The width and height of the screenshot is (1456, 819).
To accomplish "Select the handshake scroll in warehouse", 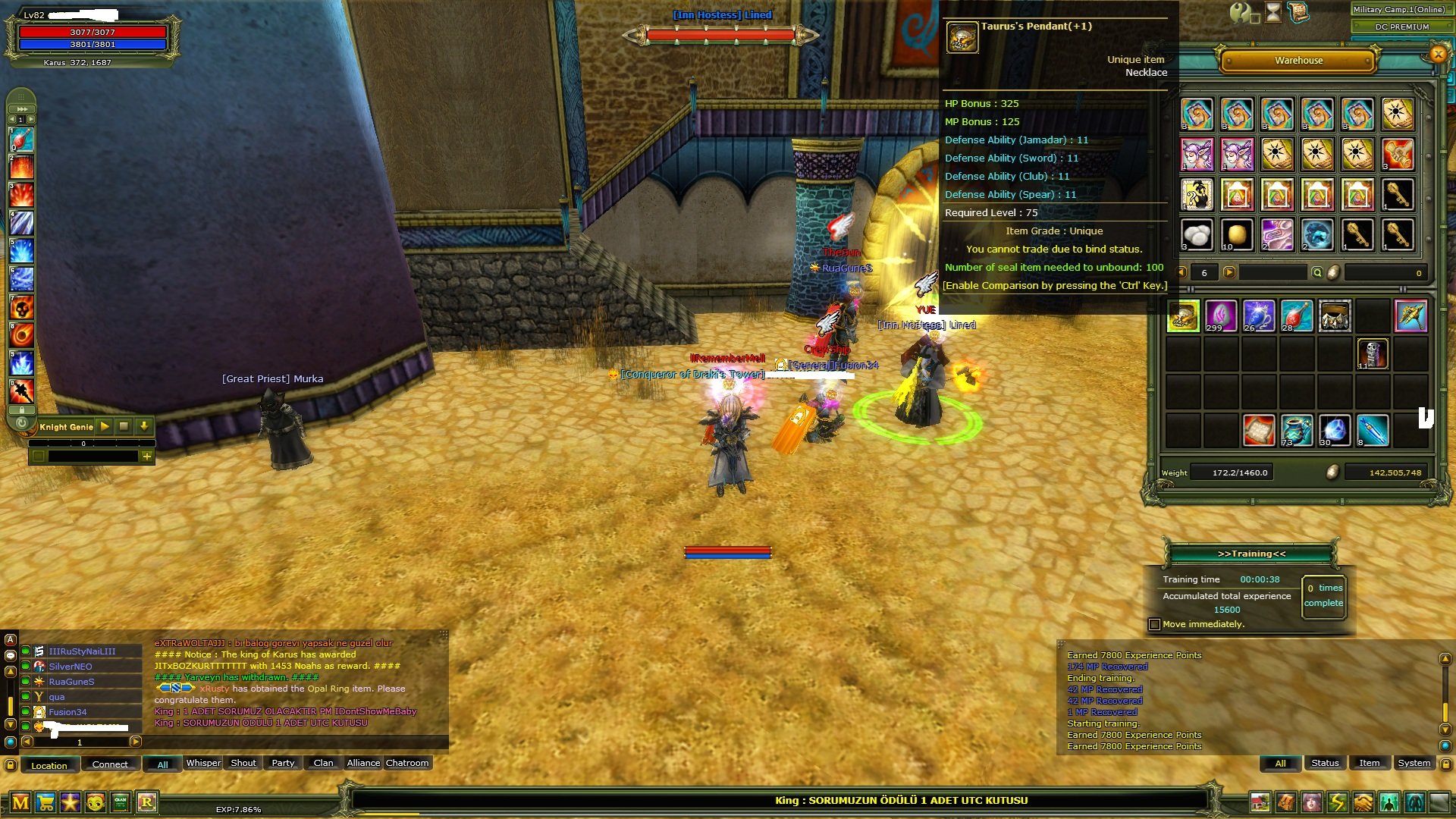I will coord(1398,155).
